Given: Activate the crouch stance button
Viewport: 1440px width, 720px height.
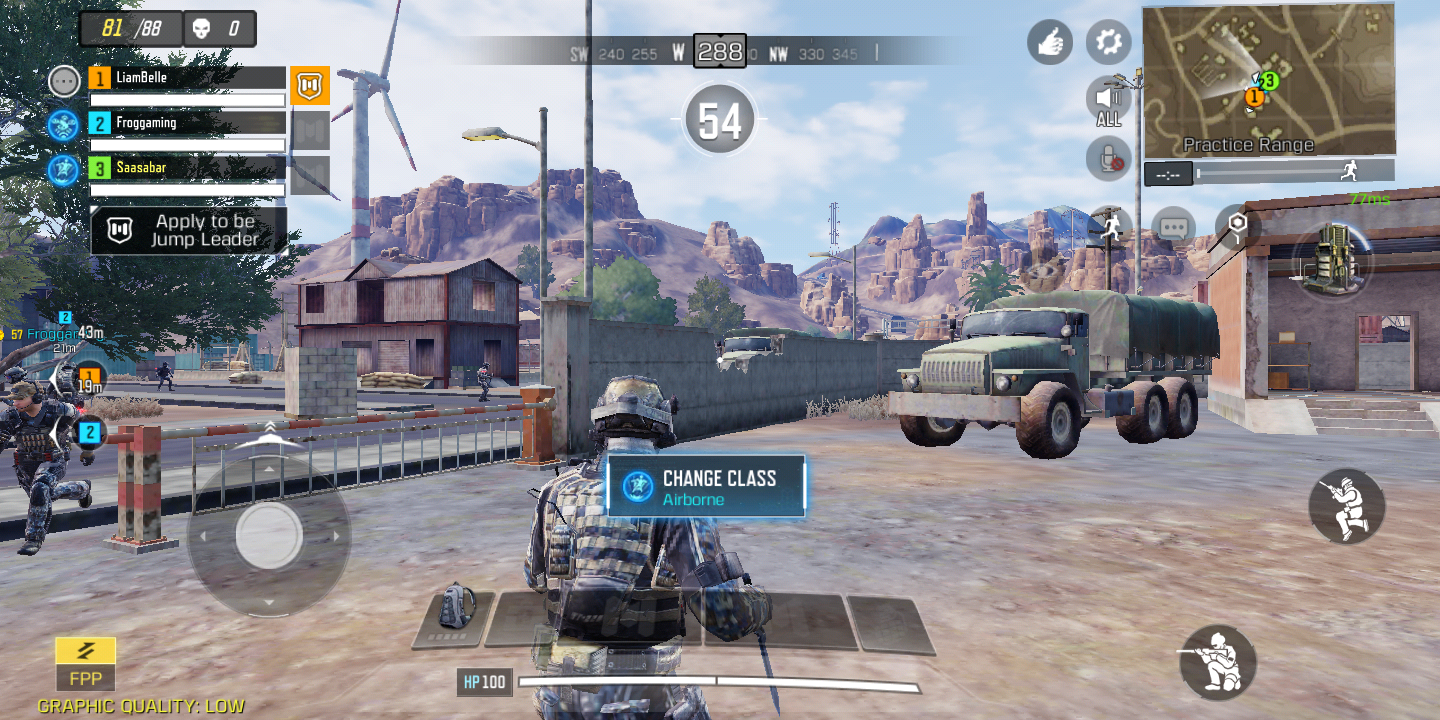Looking at the screenshot, I should pyautogui.click(x=1346, y=506).
